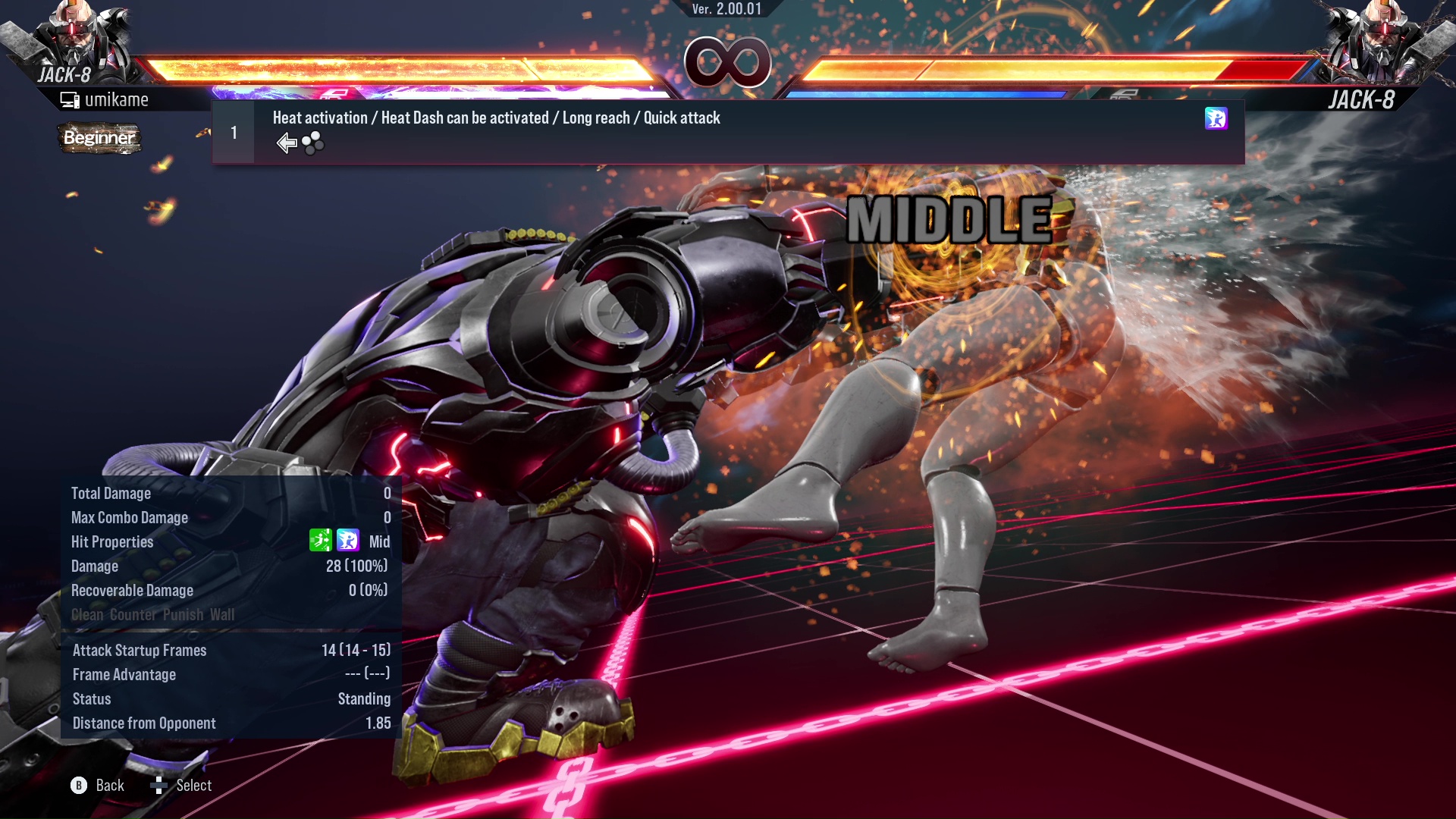Click the three-button input cluster icon
This screenshot has width=1456, height=819.
pos(312,143)
